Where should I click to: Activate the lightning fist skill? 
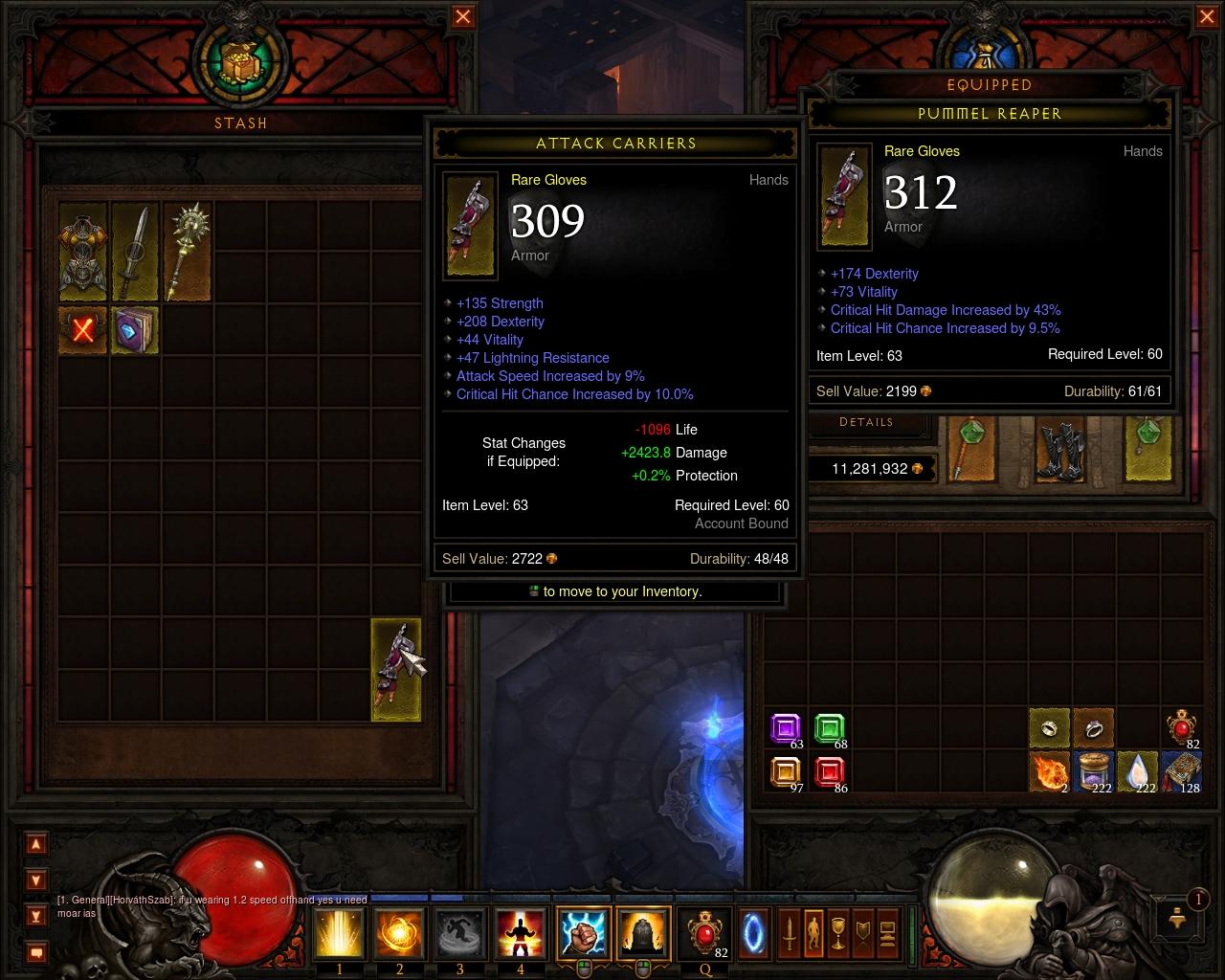click(584, 932)
